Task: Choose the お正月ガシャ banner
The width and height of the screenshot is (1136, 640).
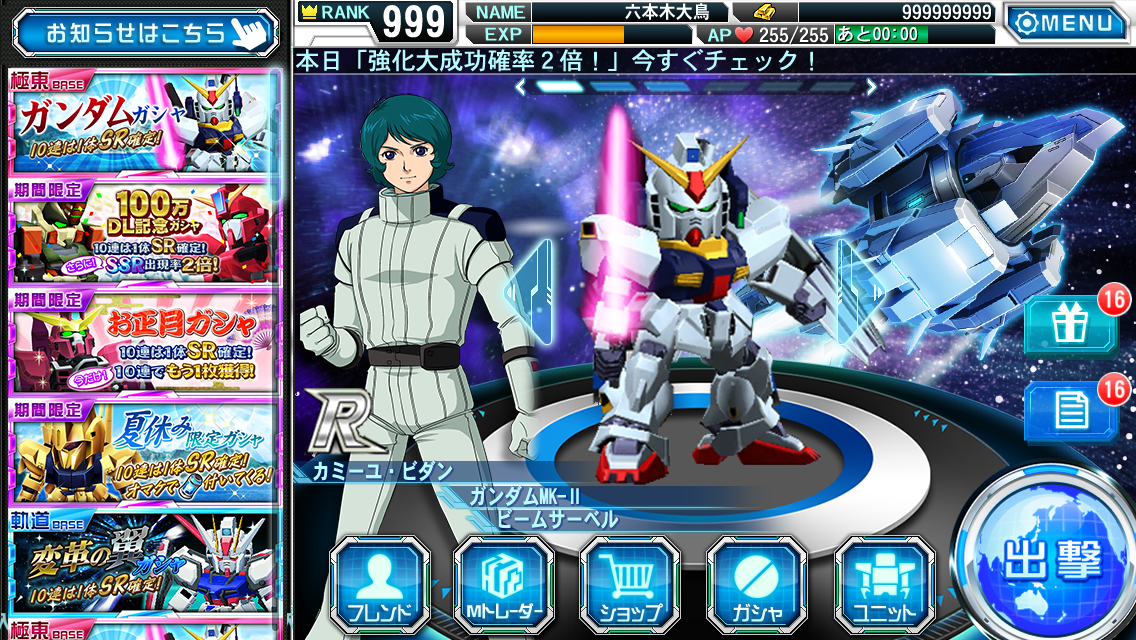Action: pyautogui.click(x=144, y=342)
